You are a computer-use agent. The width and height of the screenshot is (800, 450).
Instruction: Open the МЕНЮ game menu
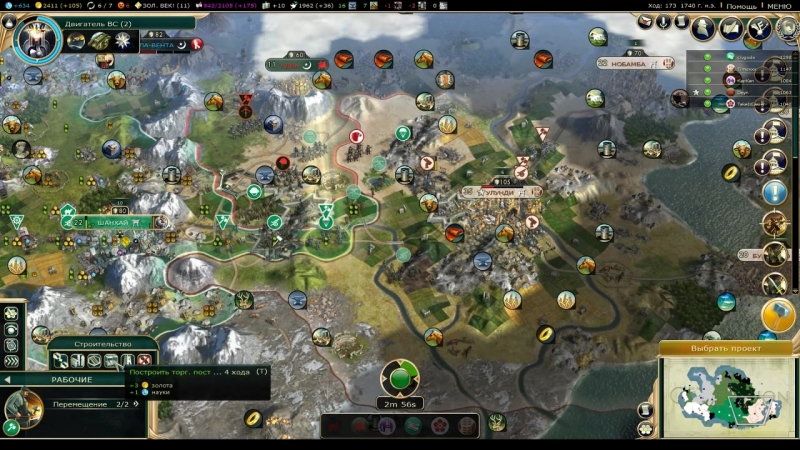tap(780, 6)
